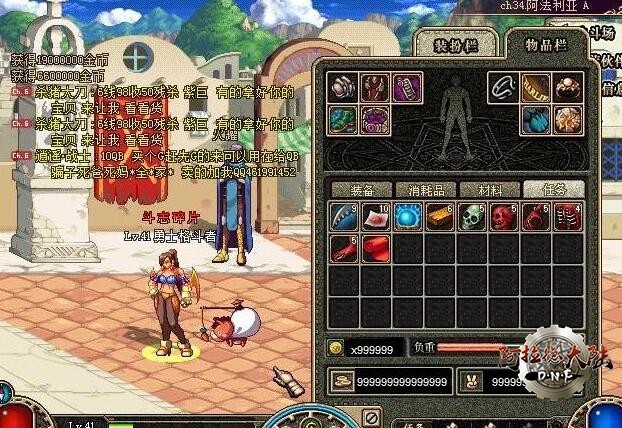
Task: Select the red ribcage bones item
Action: [x=568, y=217]
